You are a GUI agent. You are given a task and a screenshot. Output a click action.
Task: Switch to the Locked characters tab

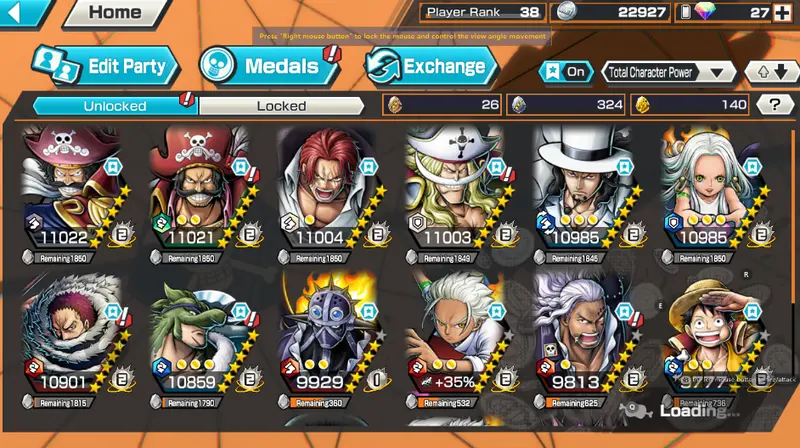pos(282,105)
